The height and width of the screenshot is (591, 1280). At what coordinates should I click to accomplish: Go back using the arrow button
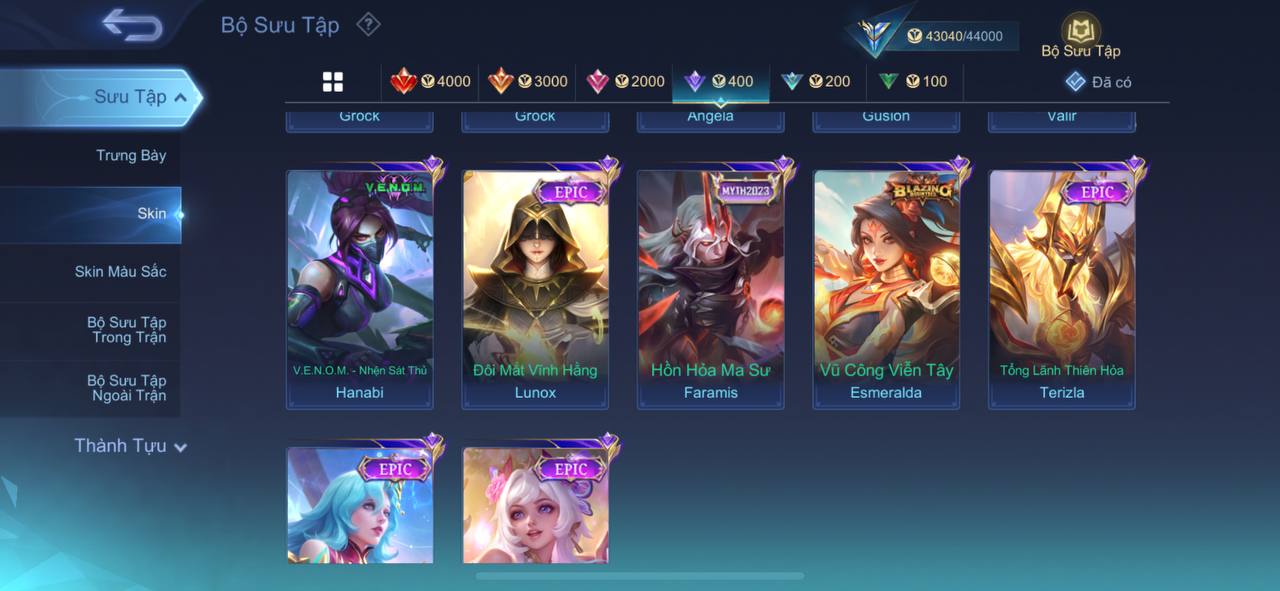coord(132,25)
